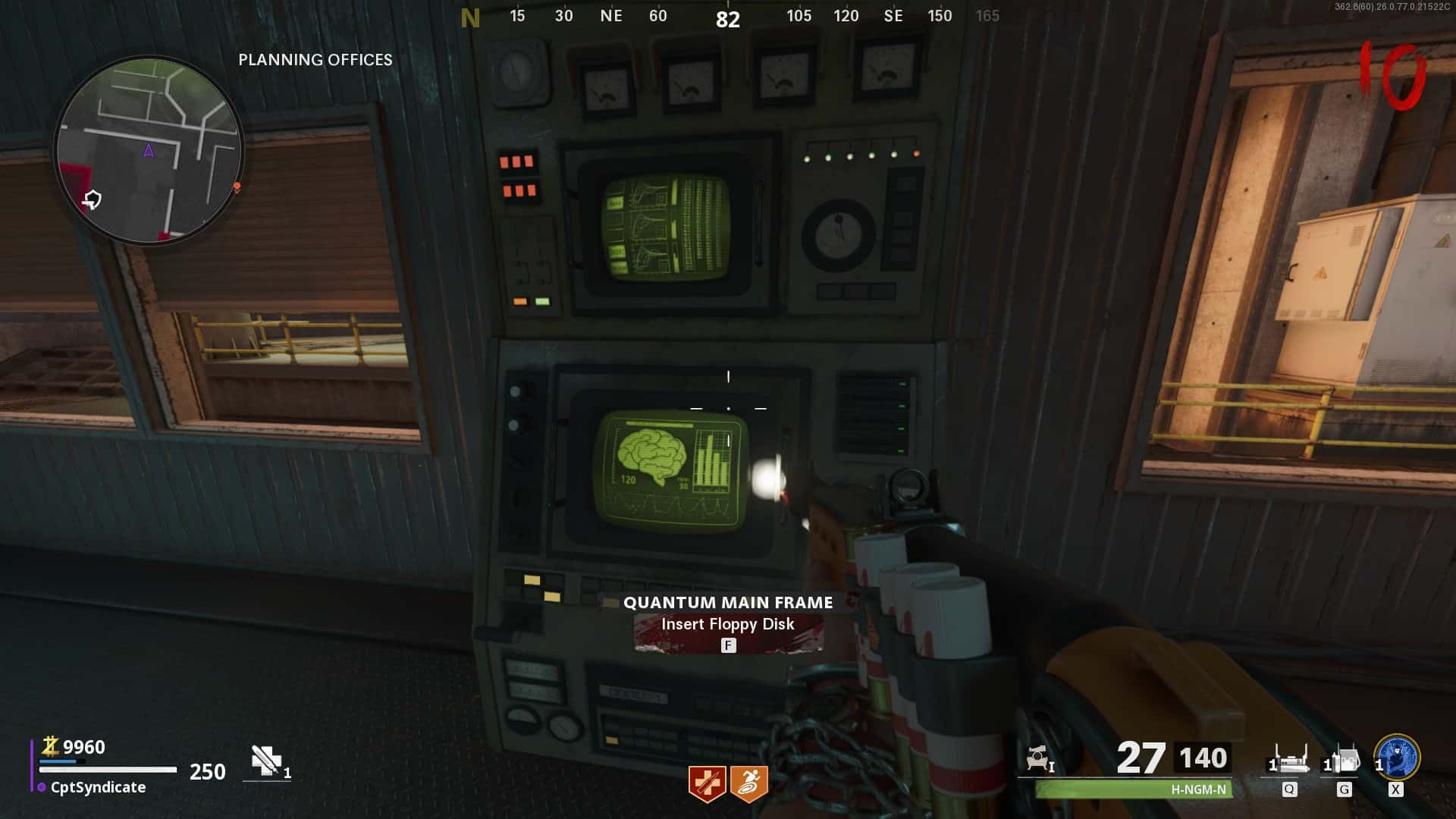
Task: Select the Stamin-Up running man perk icon
Action: click(x=749, y=783)
